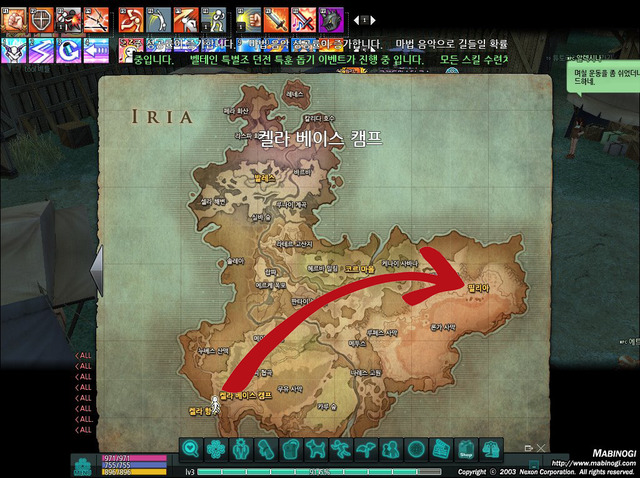Open the magnifying-glass heart menu icon
This screenshot has width=640, height=478.
190,449
